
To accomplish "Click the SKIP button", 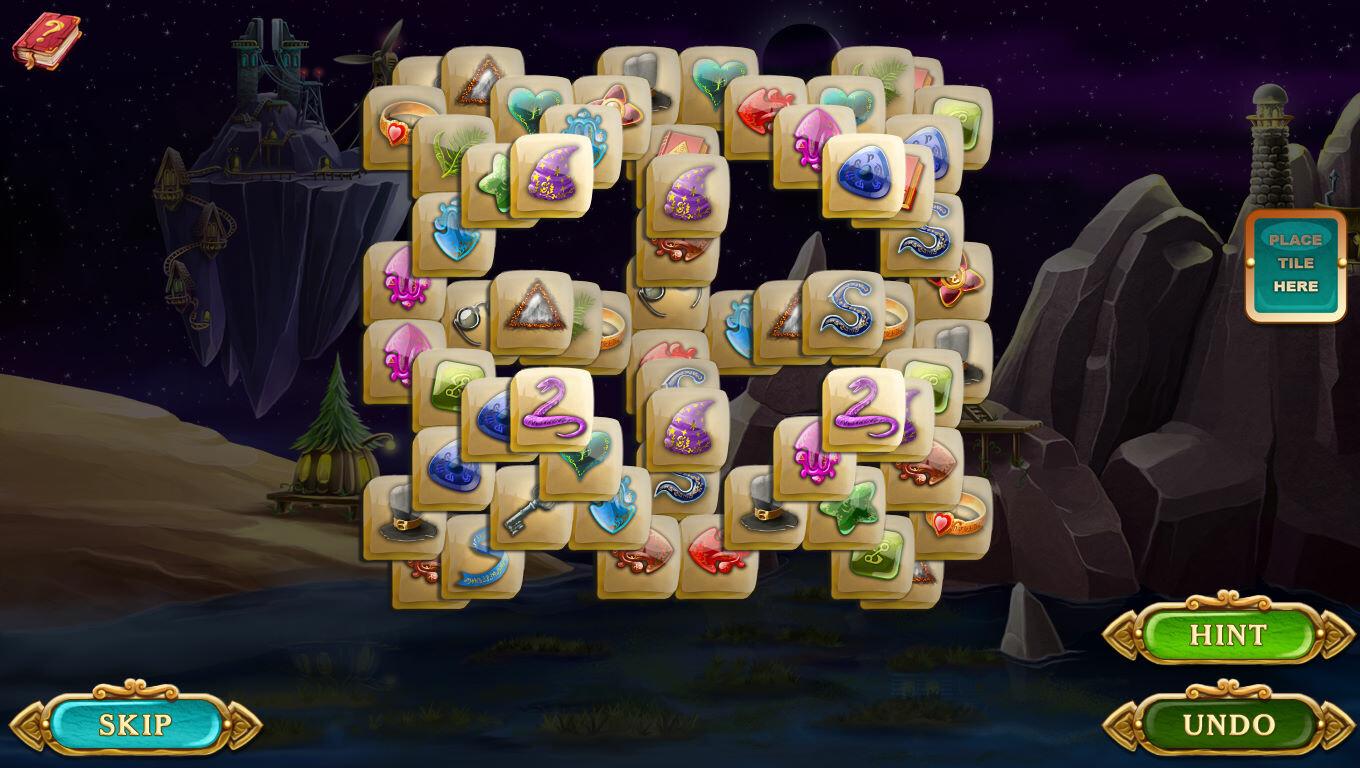I will pyautogui.click(x=140, y=725).
